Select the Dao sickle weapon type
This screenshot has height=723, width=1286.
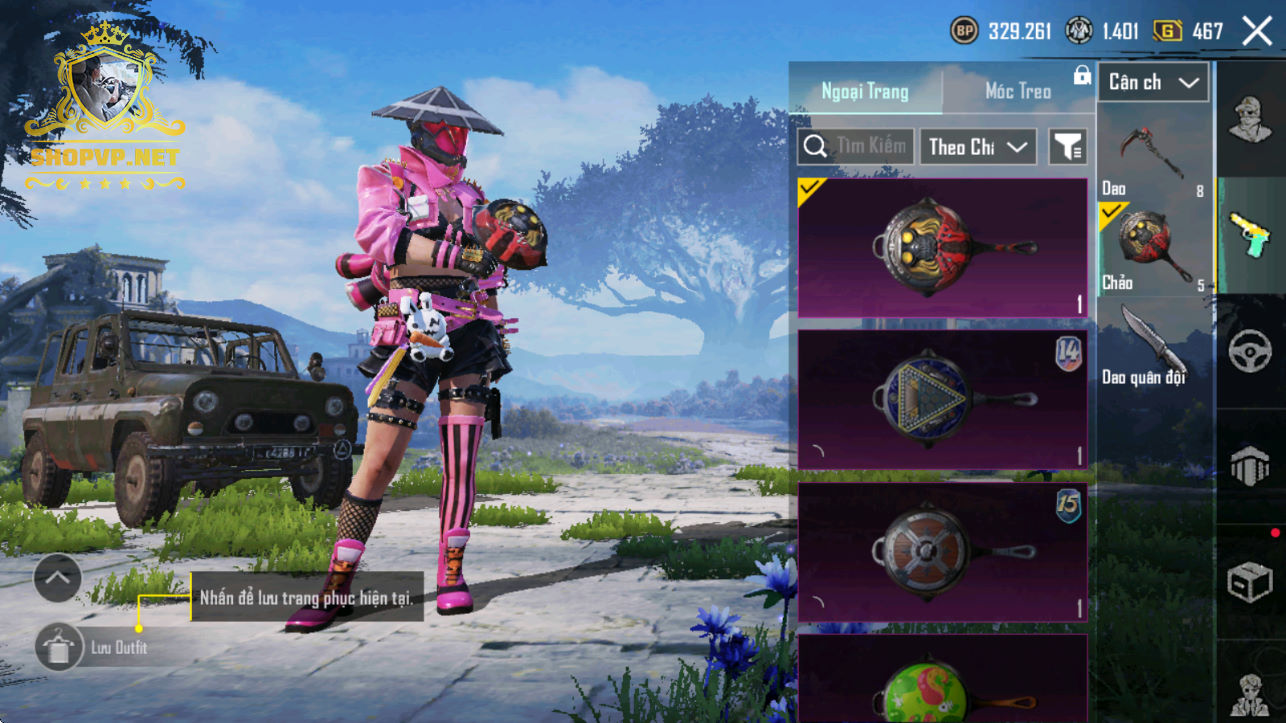(1153, 157)
